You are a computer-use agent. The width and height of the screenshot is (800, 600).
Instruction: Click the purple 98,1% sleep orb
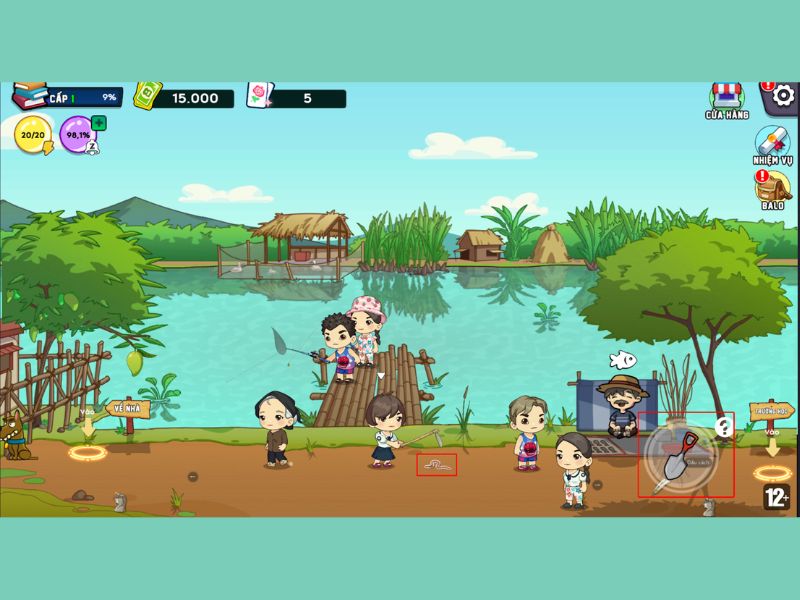point(77,135)
